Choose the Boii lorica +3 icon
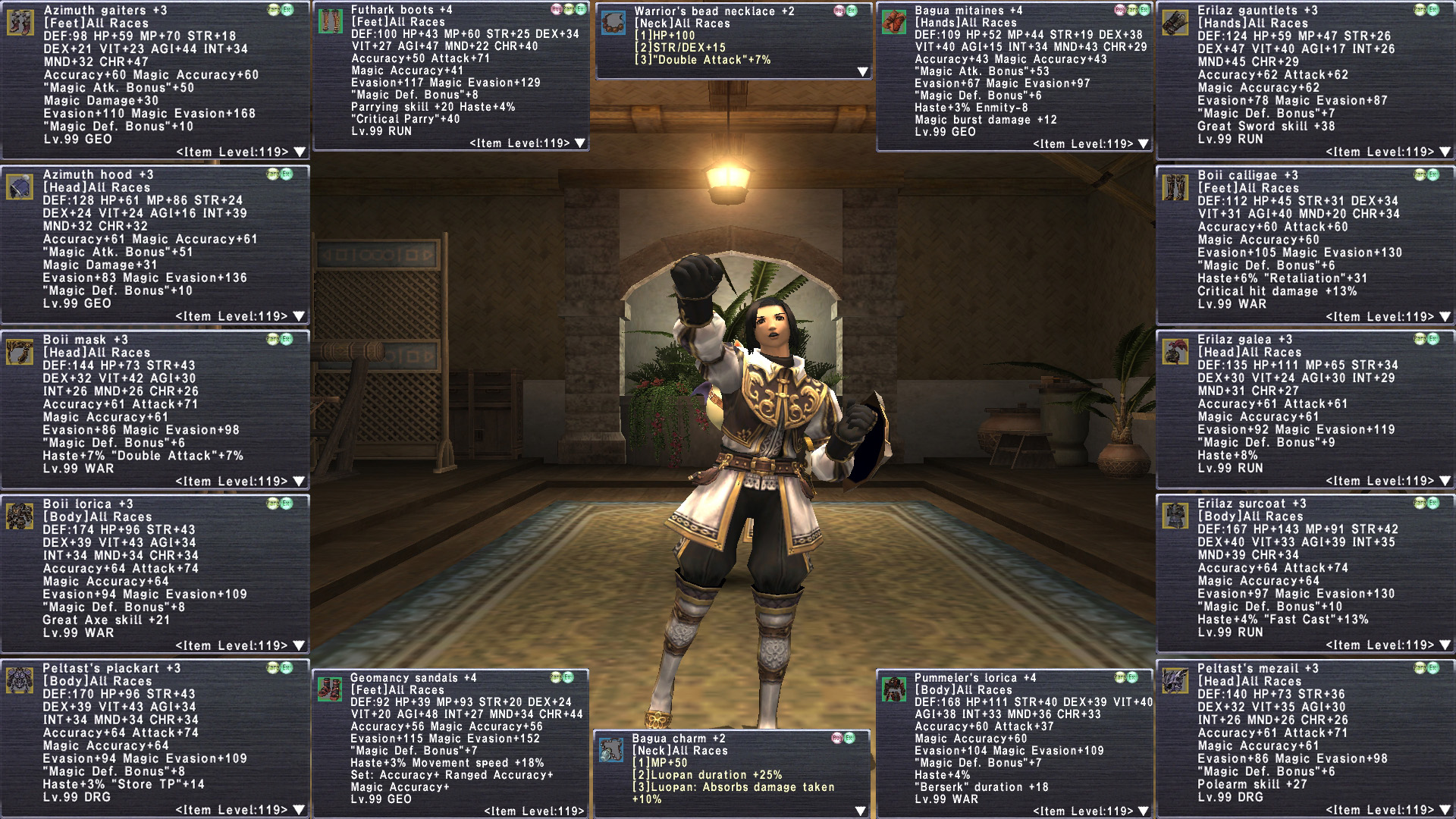This screenshot has width=1456, height=819. pos(20,516)
